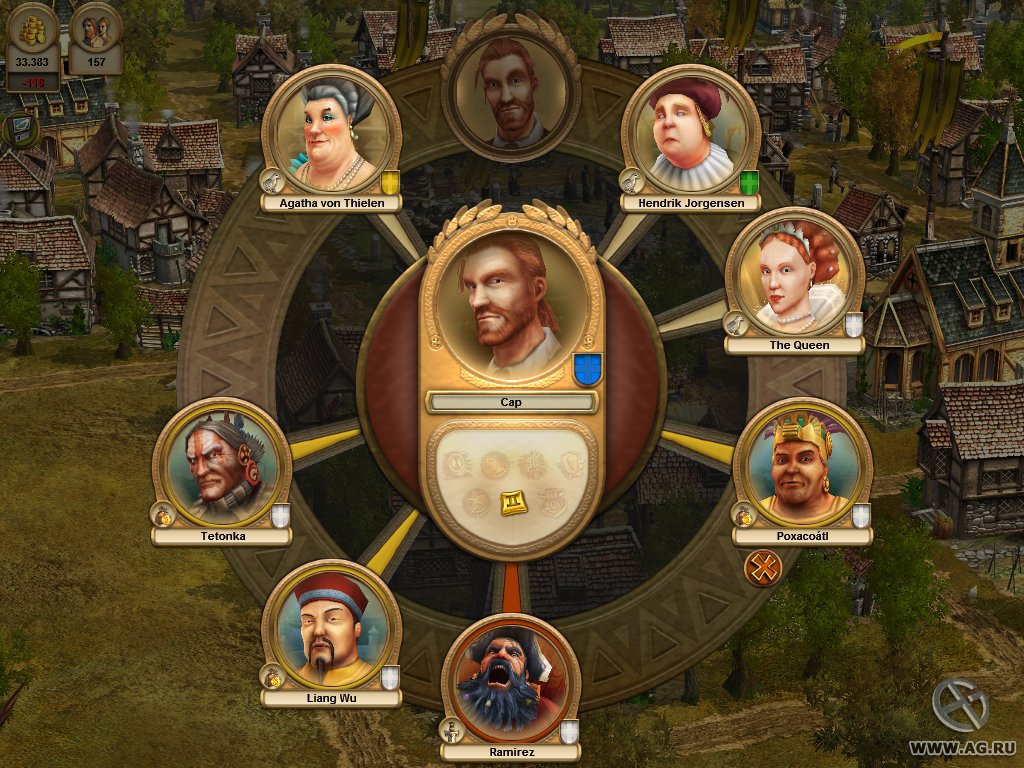Click the blue shield beside Cap

point(586,369)
